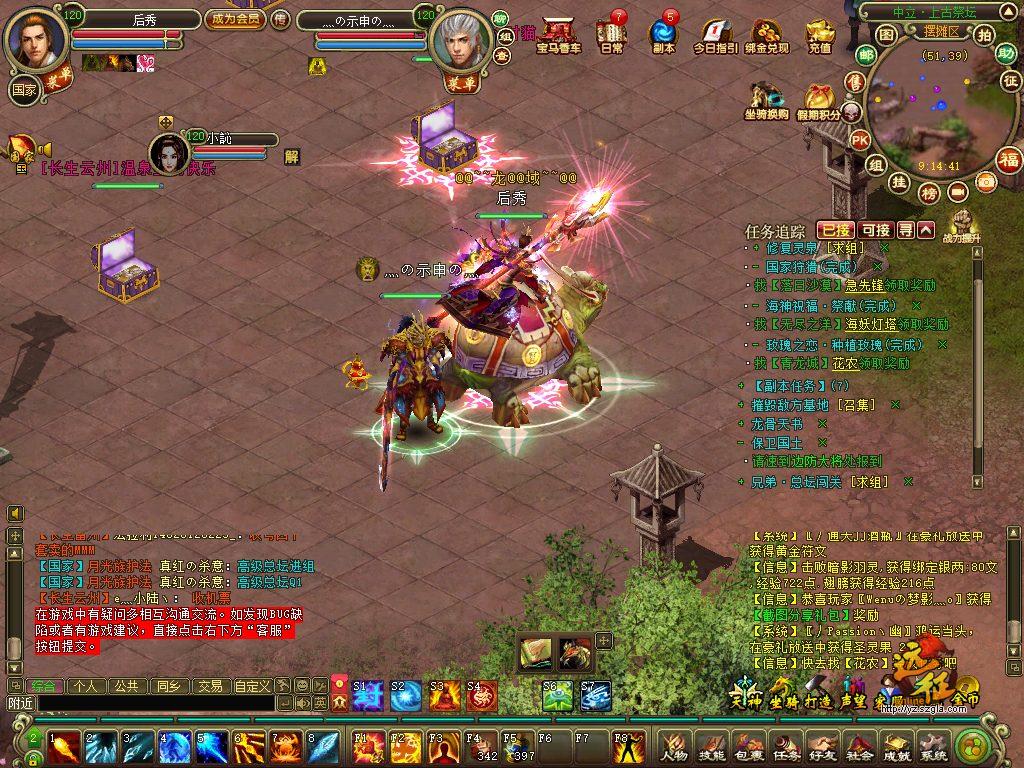The image size is (1024, 768).
Task: Open the 技能 skills menu
Action: tap(713, 746)
